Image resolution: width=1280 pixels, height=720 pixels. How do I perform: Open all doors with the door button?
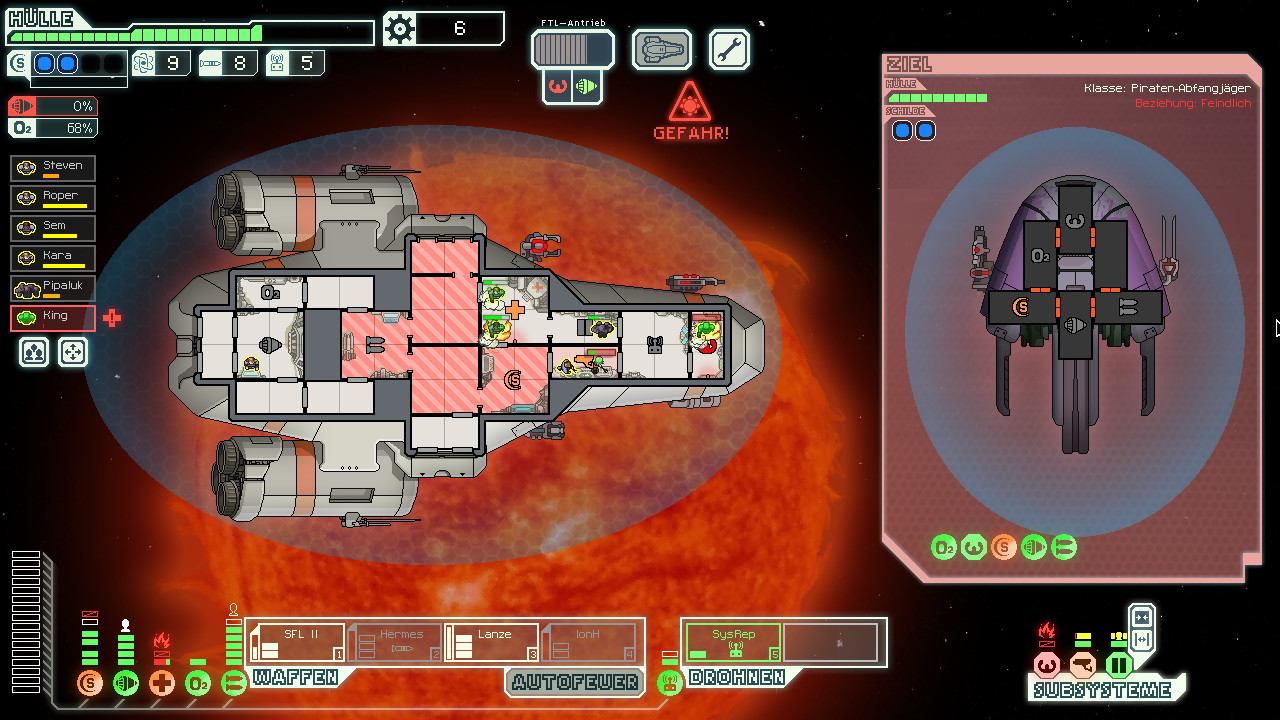click(1141, 640)
